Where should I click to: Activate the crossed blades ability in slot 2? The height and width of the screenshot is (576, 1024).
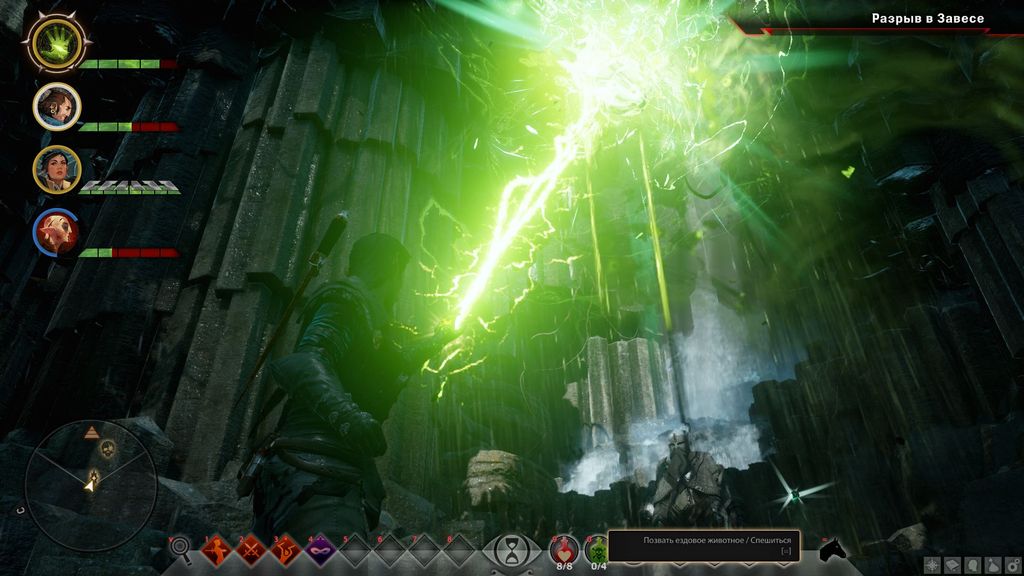[251, 549]
